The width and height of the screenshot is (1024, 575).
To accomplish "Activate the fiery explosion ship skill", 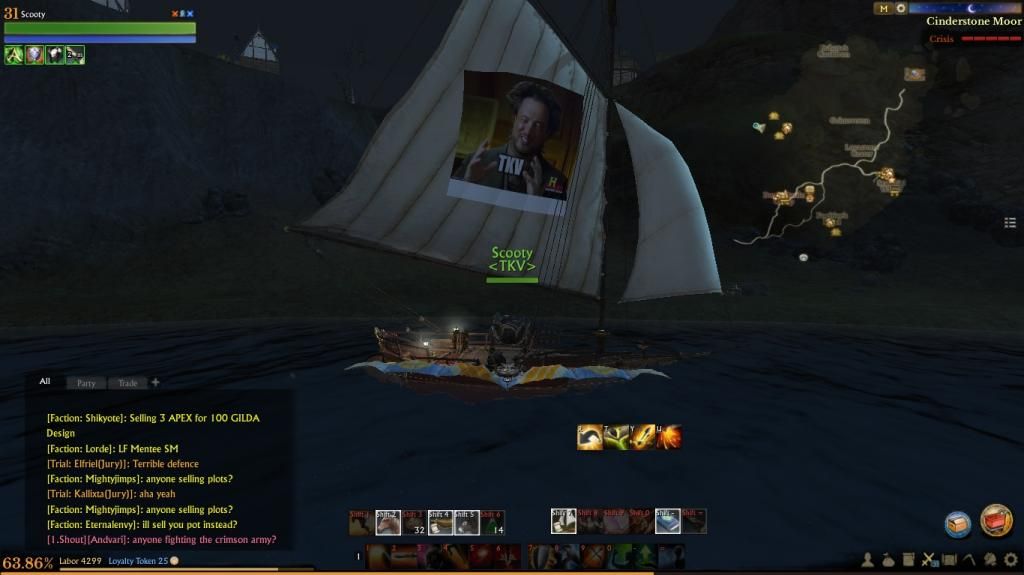I will (669, 436).
